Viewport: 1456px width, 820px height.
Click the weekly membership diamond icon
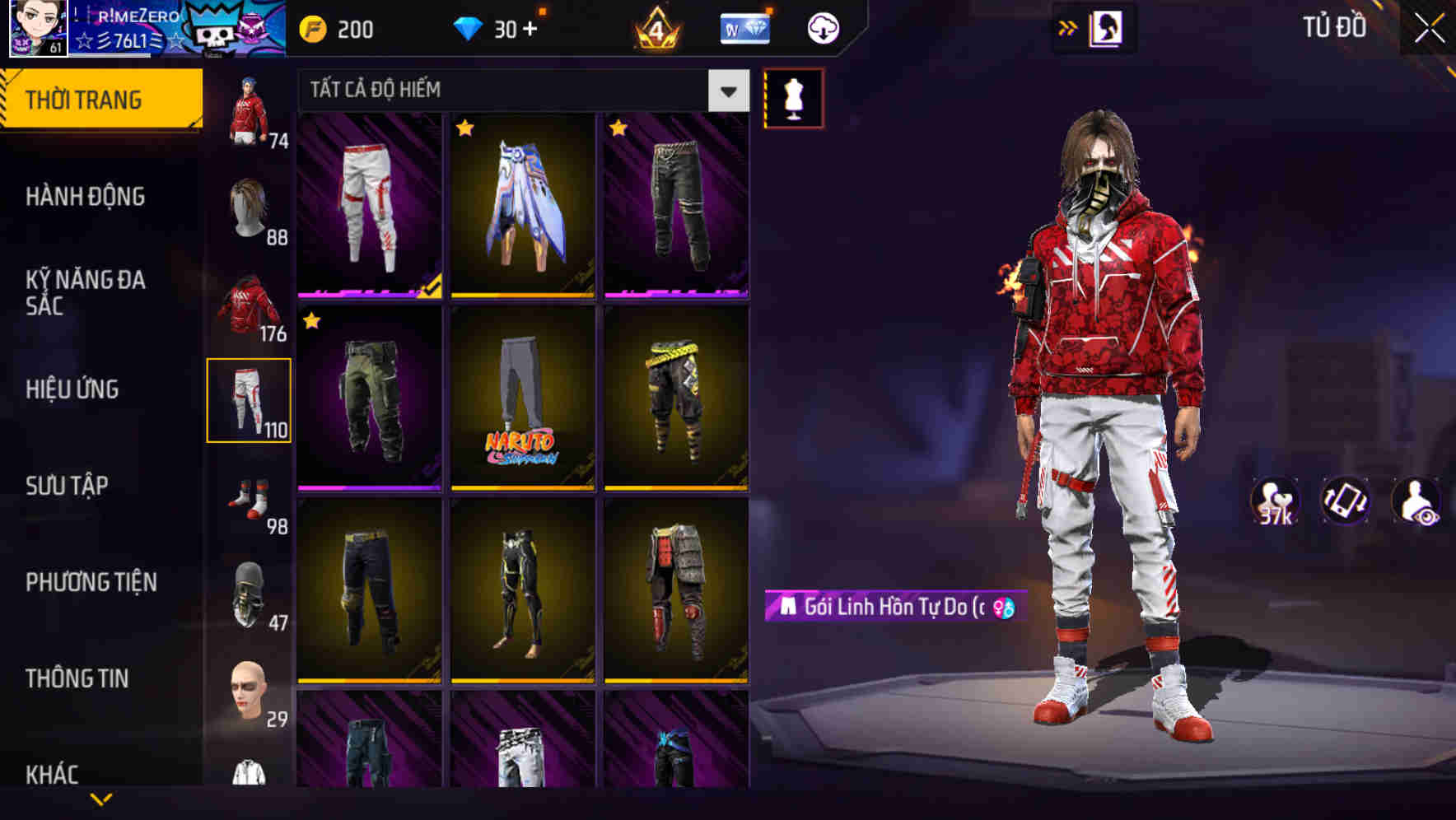pos(744,27)
